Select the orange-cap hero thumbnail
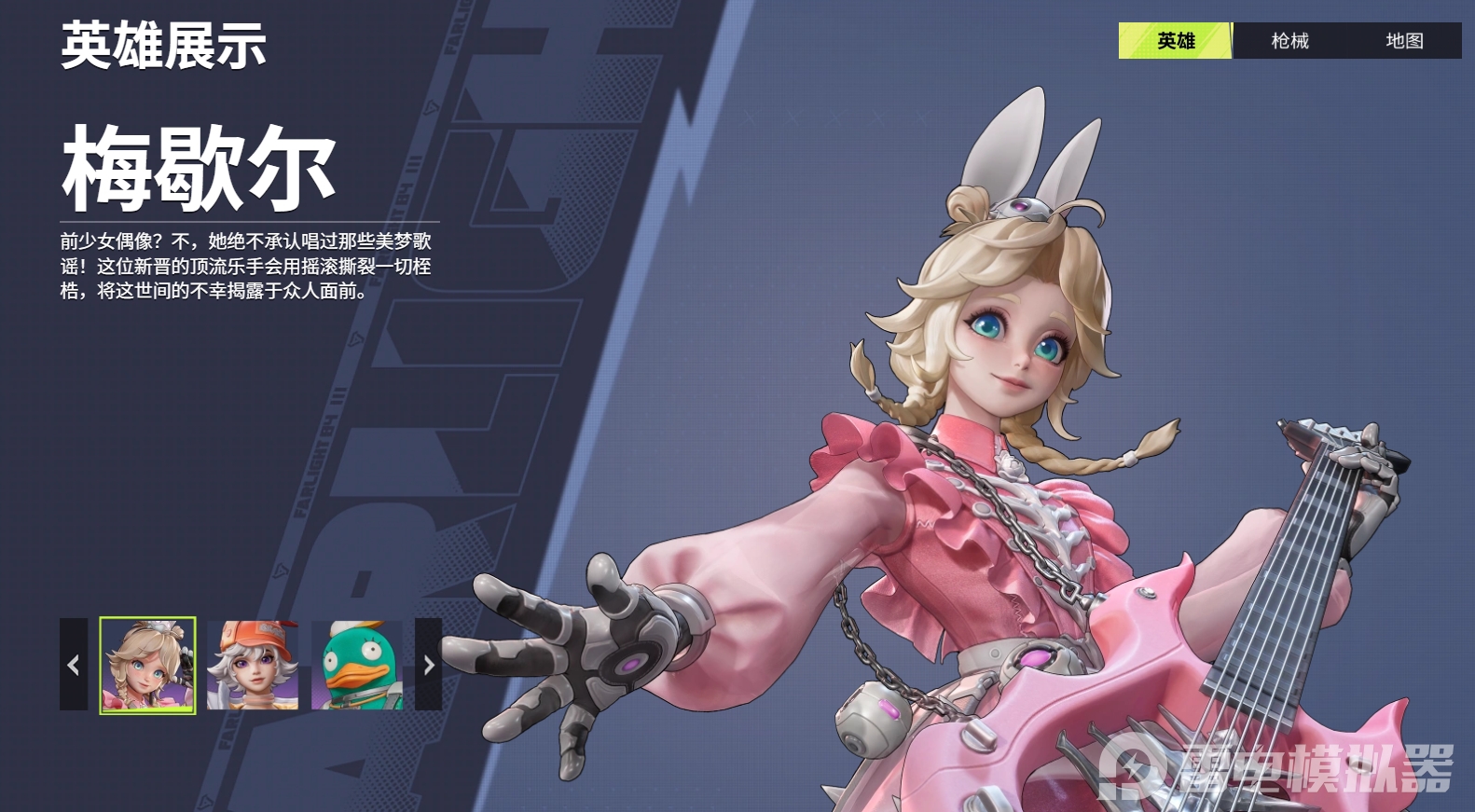The height and width of the screenshot is (812, 1475). pos(253,664)
